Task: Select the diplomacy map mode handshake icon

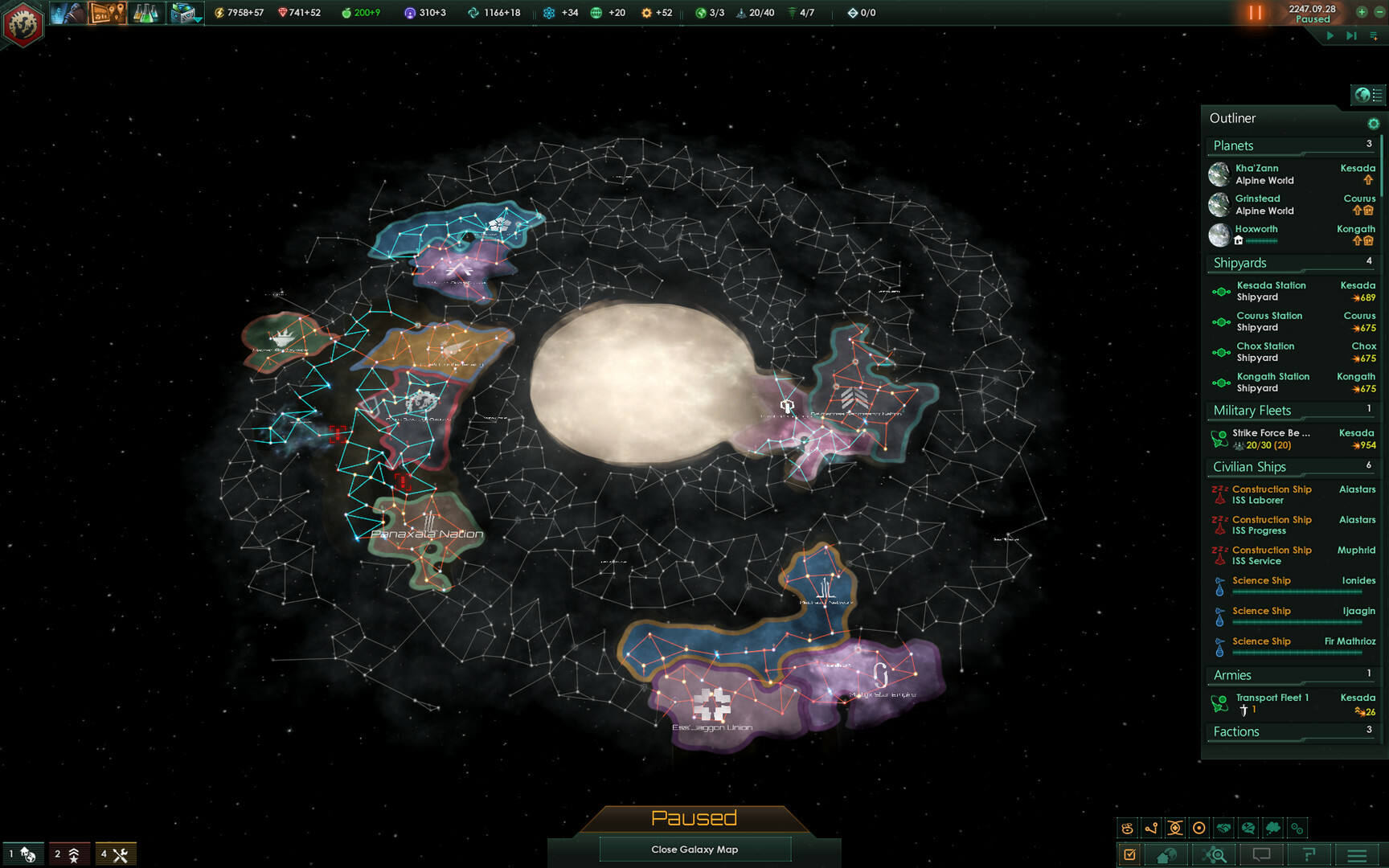Action: coord(1223,827)
